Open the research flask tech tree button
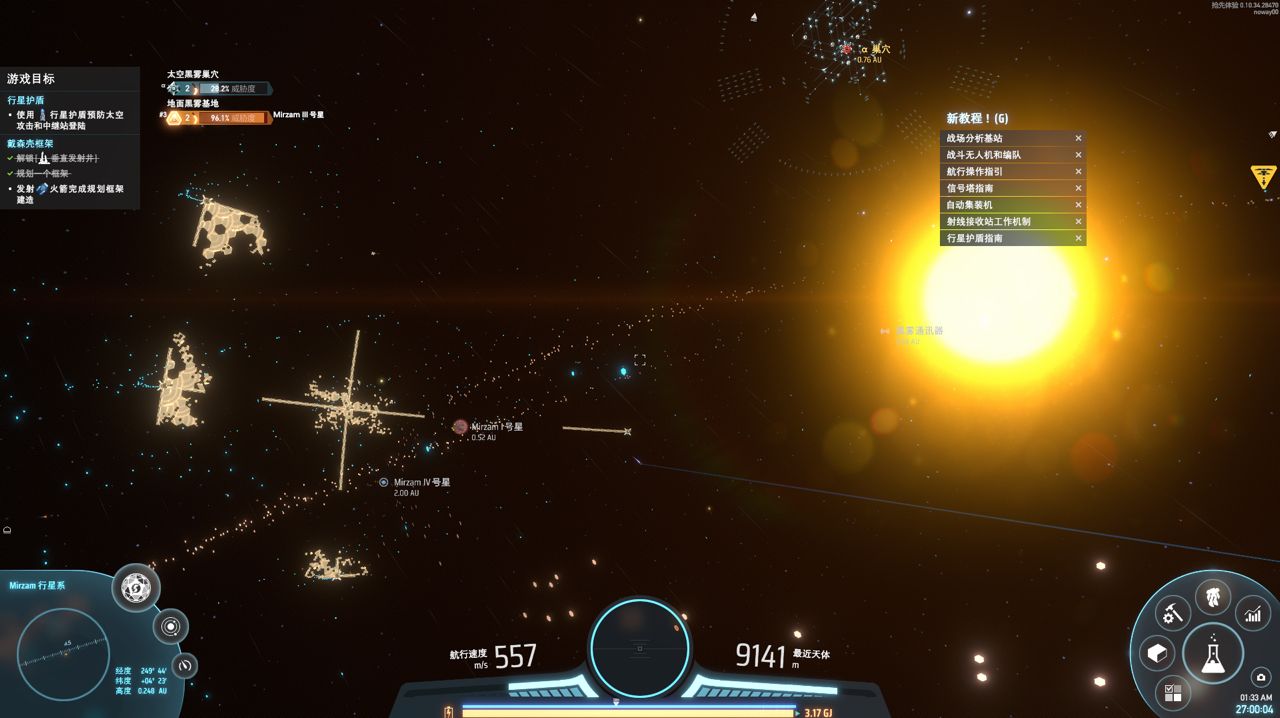This screenshot has height=718, width=1280. pos(1213,654)
